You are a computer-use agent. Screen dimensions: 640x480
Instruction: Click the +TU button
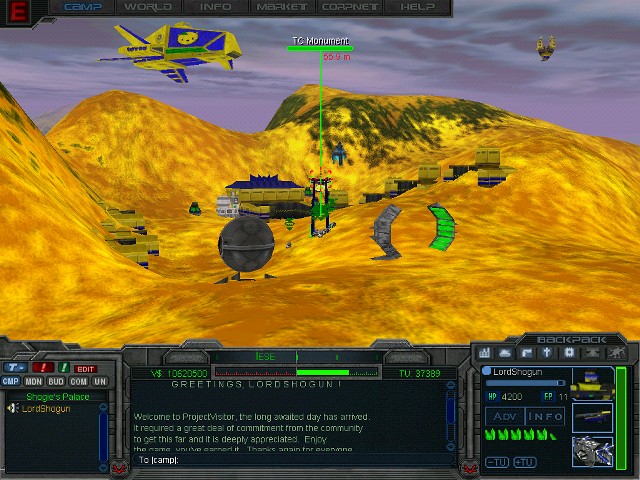[525, 462]
